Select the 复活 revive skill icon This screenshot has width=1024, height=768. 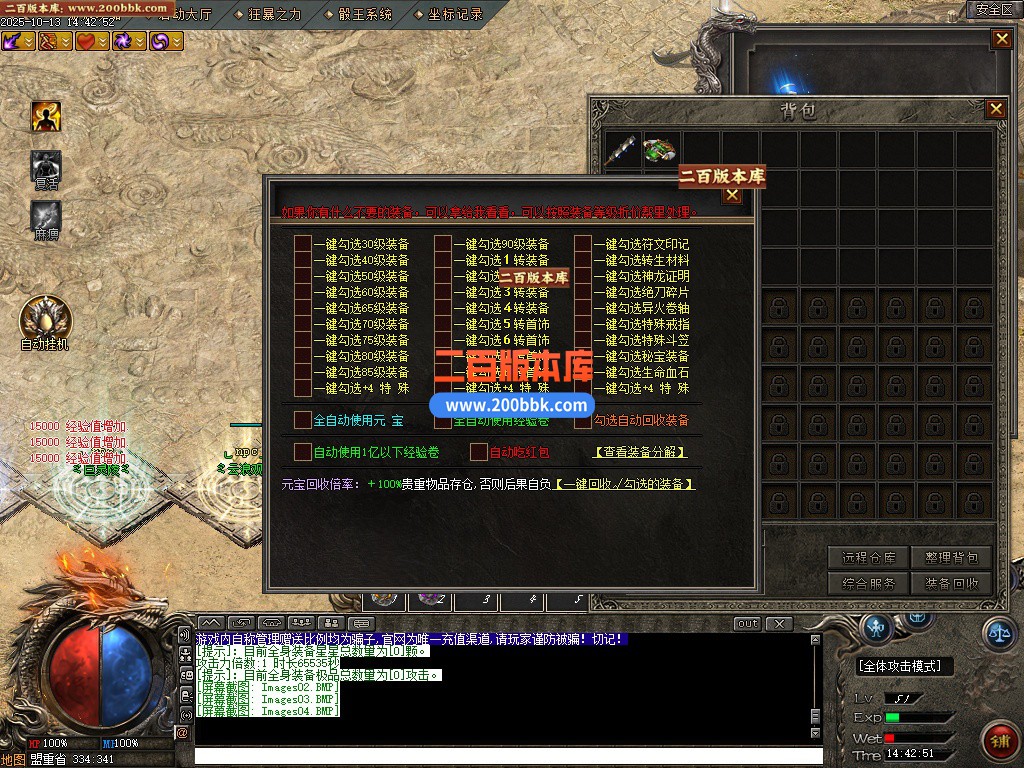tap(46, 166)
